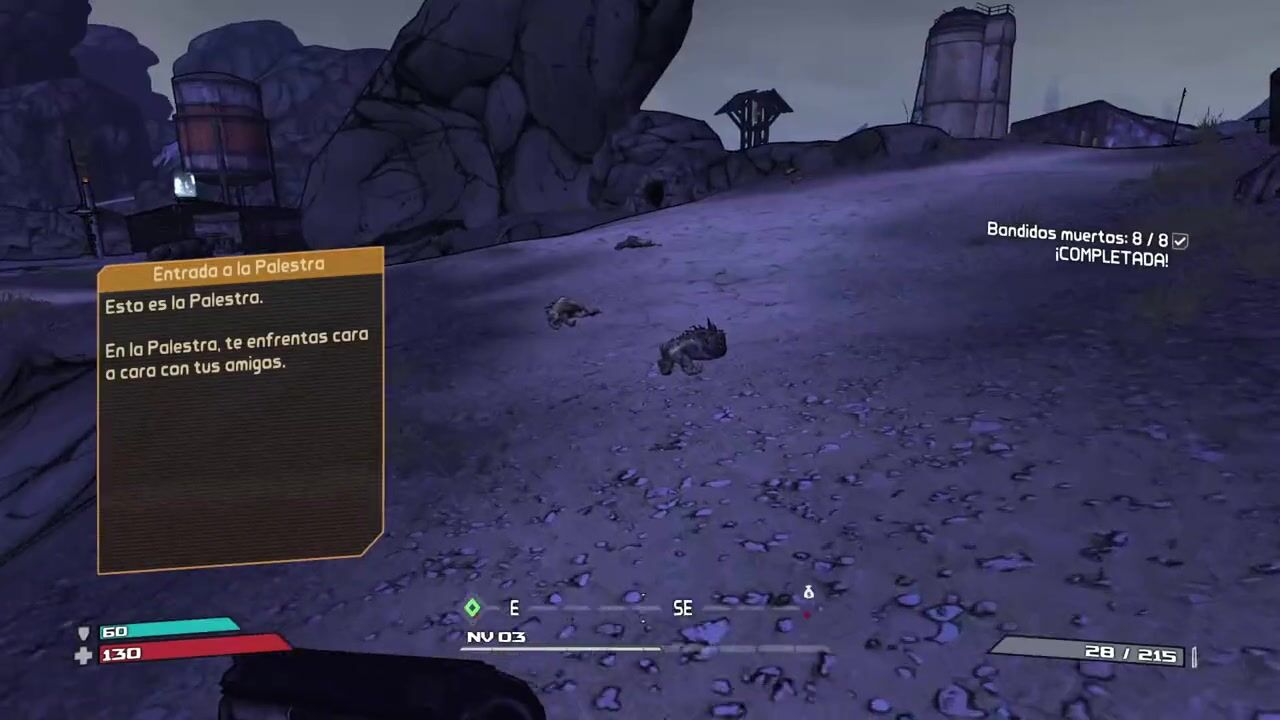Click the white marker icon on compass
1280x720 pixels.
click(808, 593)
